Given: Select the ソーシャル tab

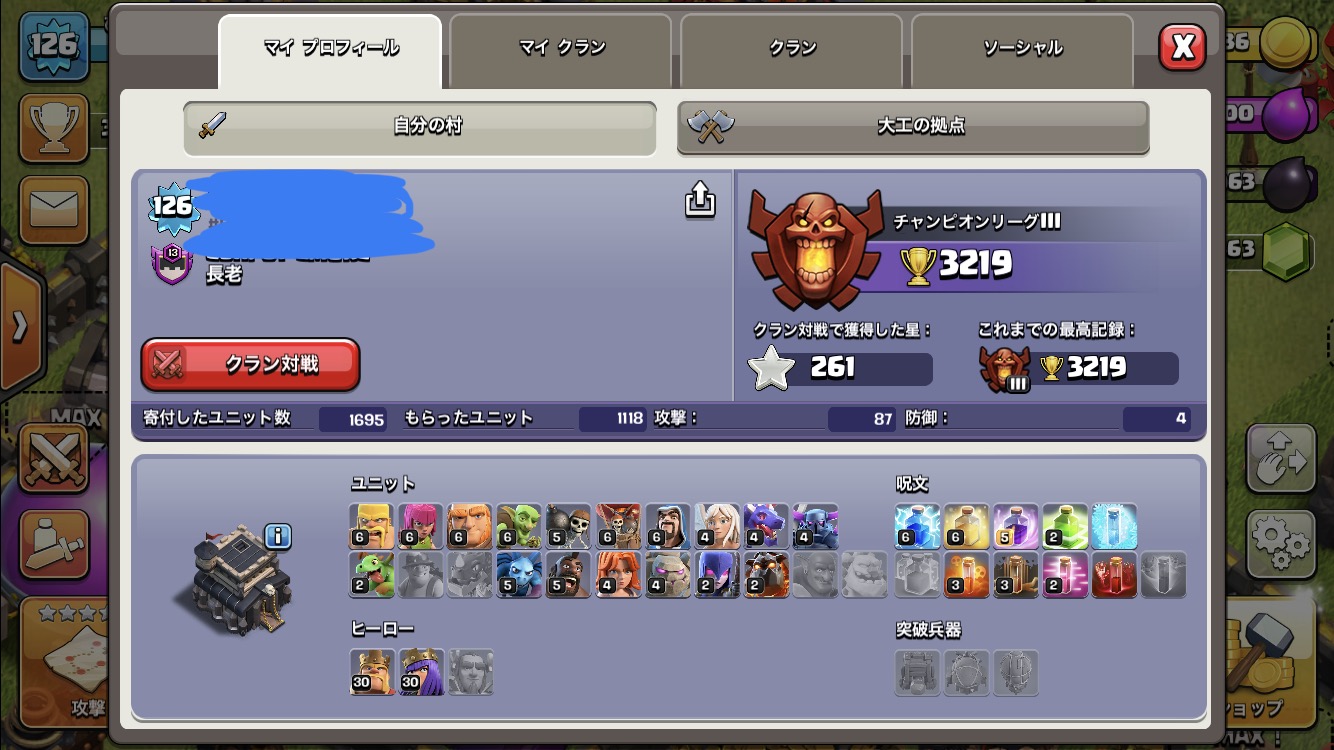Looking at the screenshot, I should click(1021, 48).
